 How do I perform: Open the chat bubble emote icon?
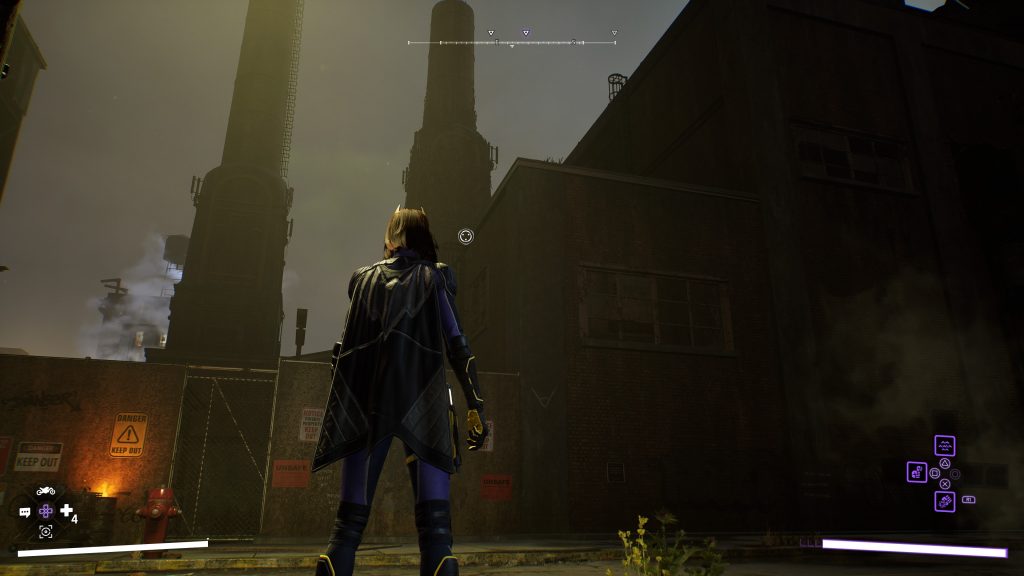point(25,512)
